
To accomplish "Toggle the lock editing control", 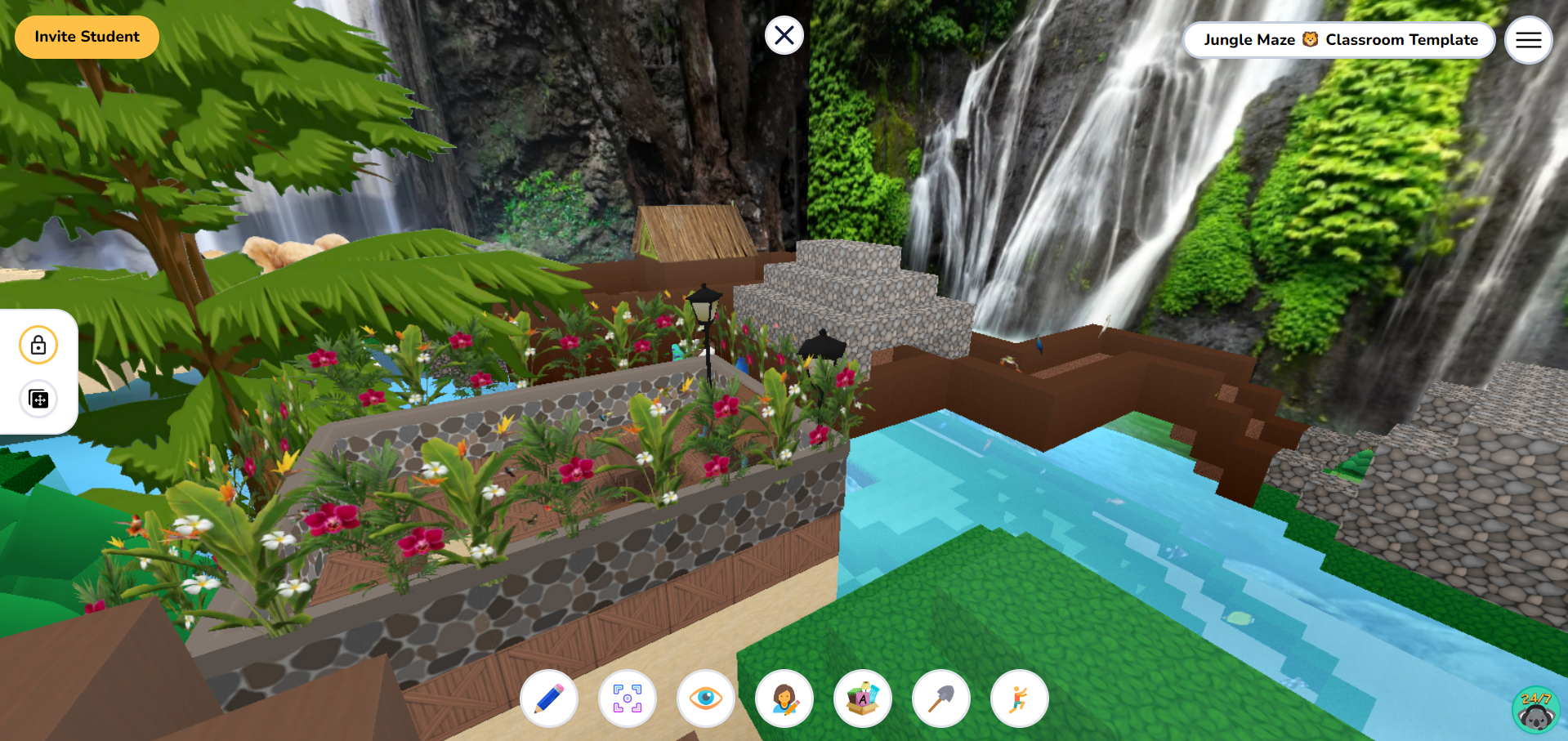I will [x=38, y=344].
